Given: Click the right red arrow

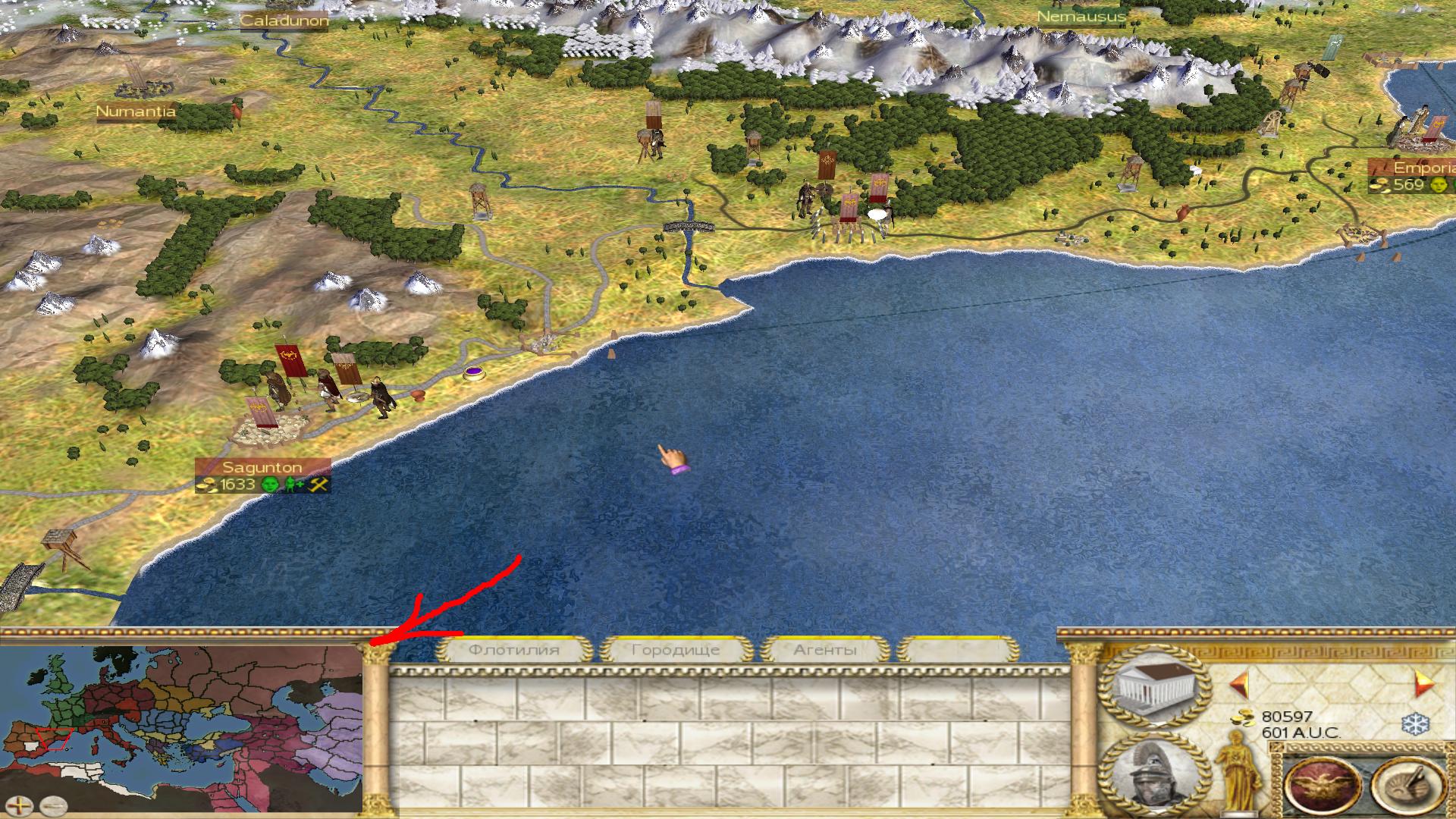Looking at the screenshot, I should pyautogui.click(x=1424, y=684).
